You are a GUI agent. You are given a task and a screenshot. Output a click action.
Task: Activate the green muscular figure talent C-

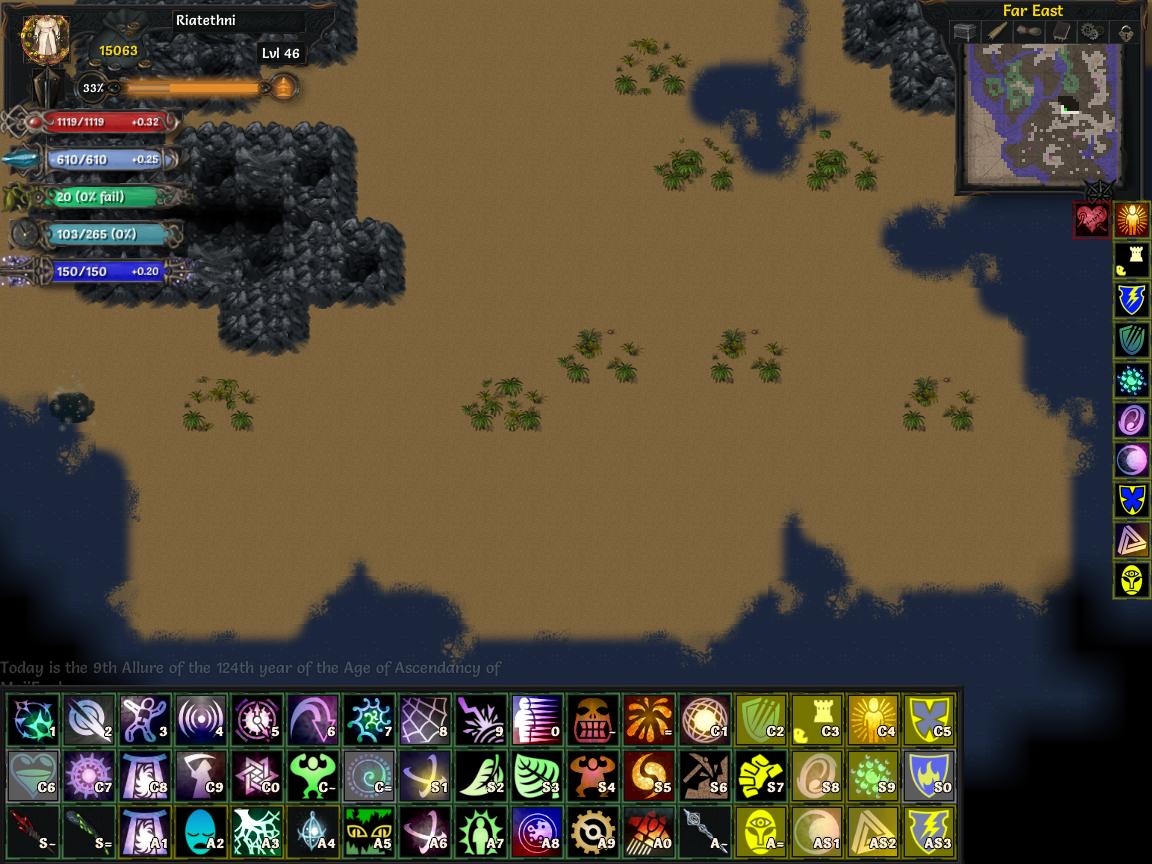[x=313, y=775]
